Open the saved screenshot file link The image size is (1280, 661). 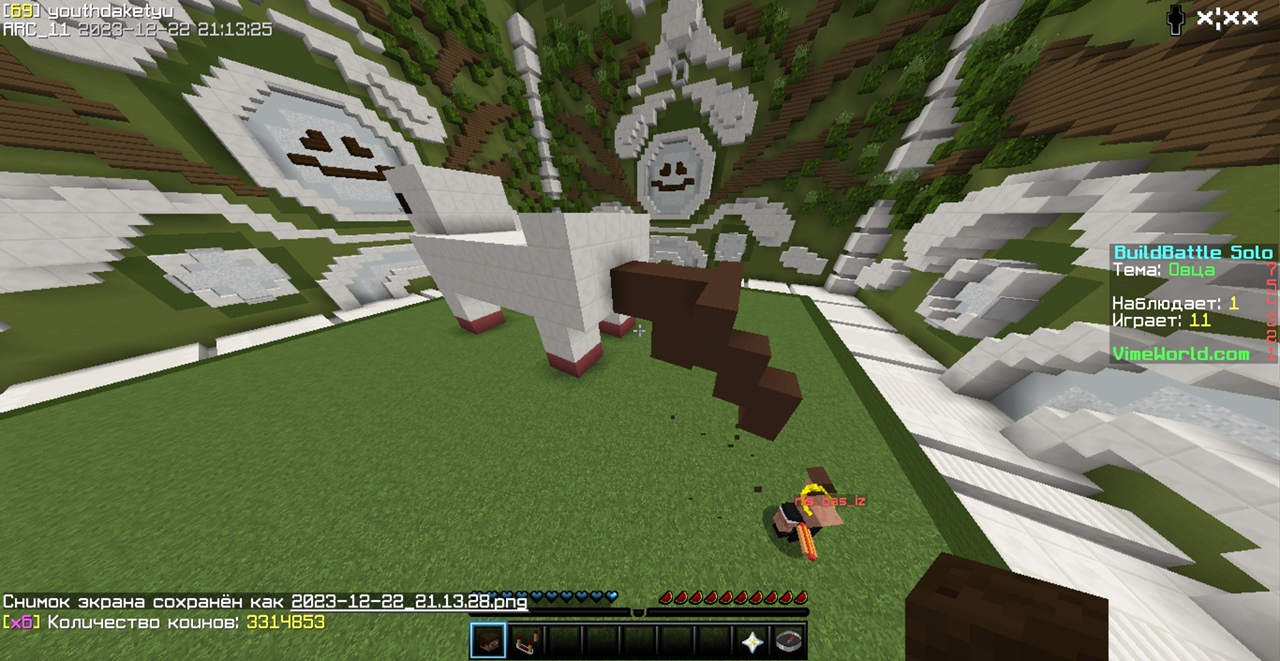[409, 602]
